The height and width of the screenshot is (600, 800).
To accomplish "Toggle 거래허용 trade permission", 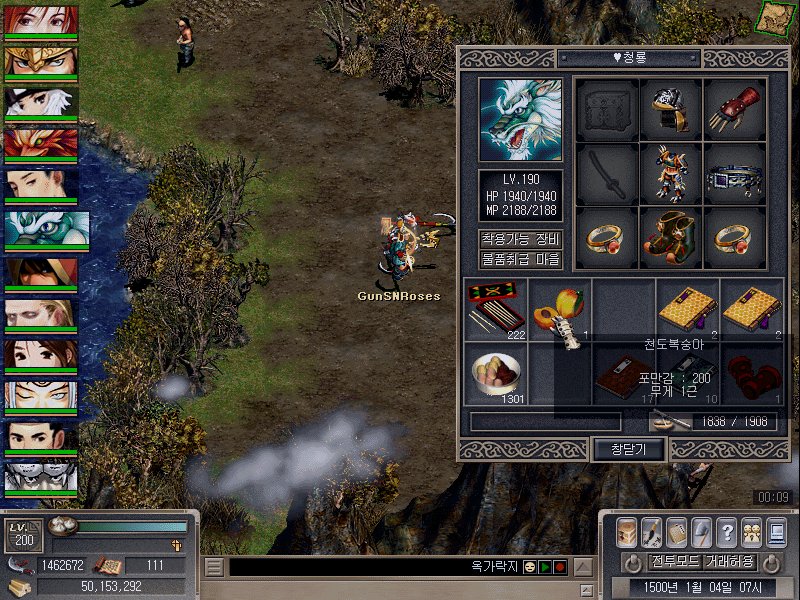I will coord(729,561).
